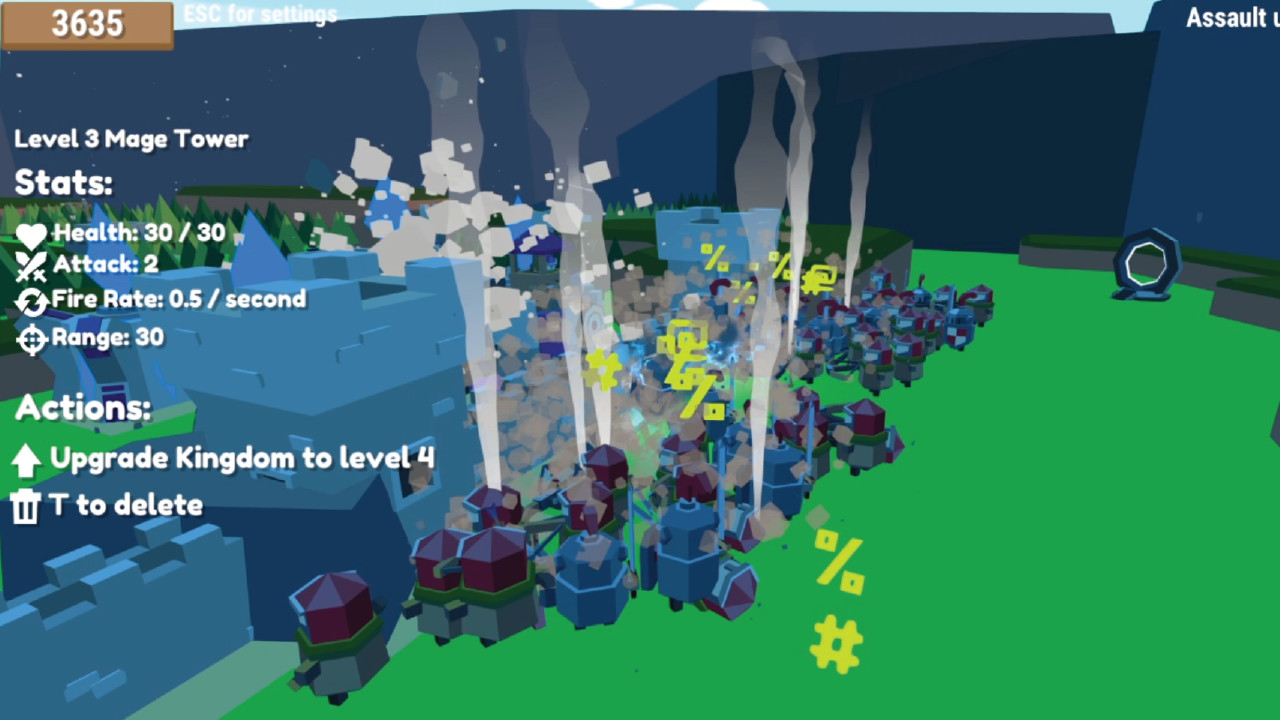Screen dimensions: 1280x720
Task: Click the blue ring portal on the right
Action: 1146,263
